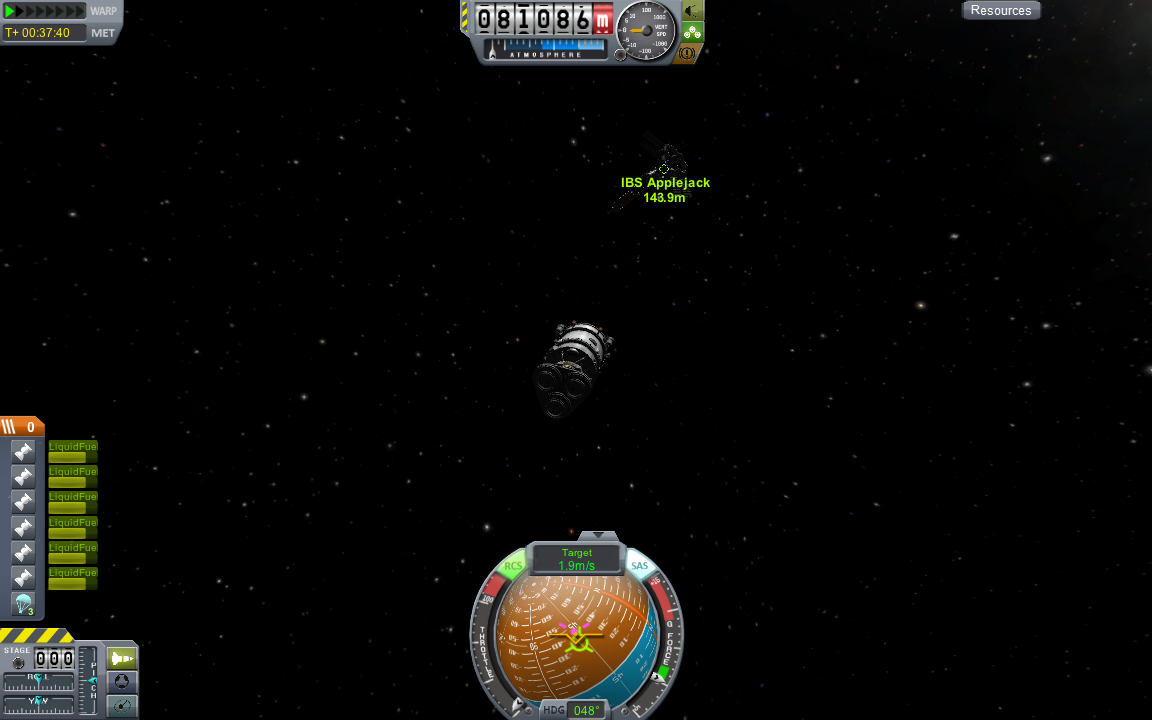Open the orbital map view button
The image size is (1152, 720).
[122, 705]
